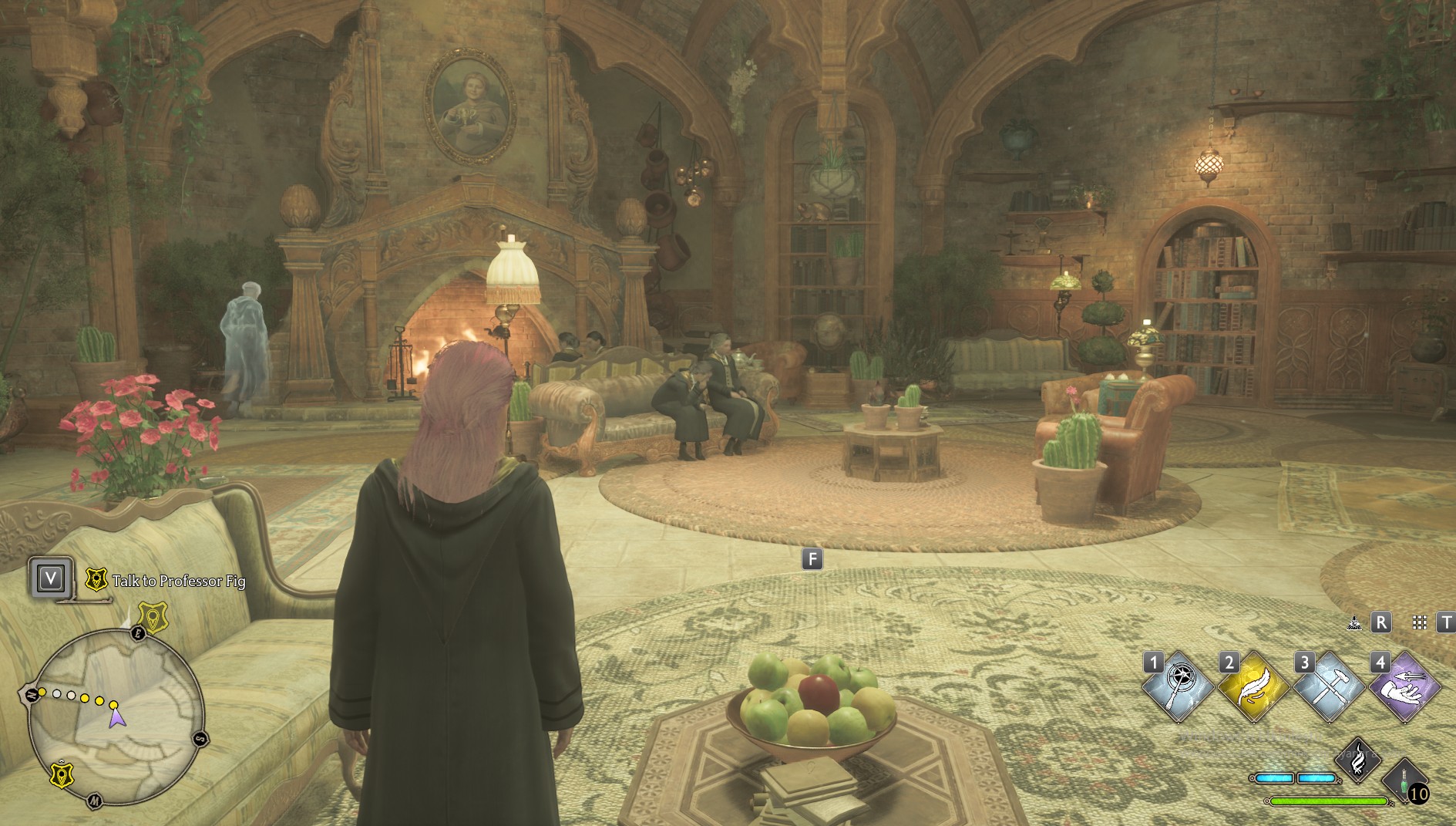
Task: Click the Revelio pyramid icon
Action: [1354, 622]
